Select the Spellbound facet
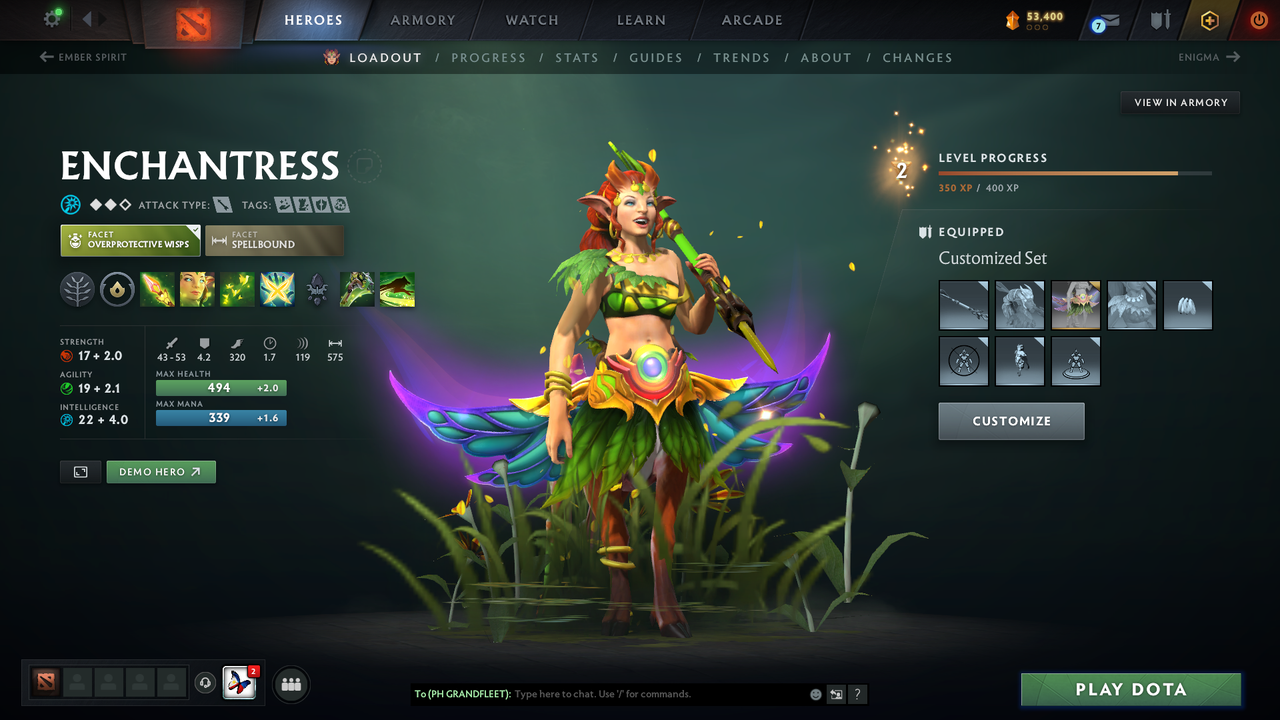Viewport: 1280px width, 720px height. click(x=275, y=240)
